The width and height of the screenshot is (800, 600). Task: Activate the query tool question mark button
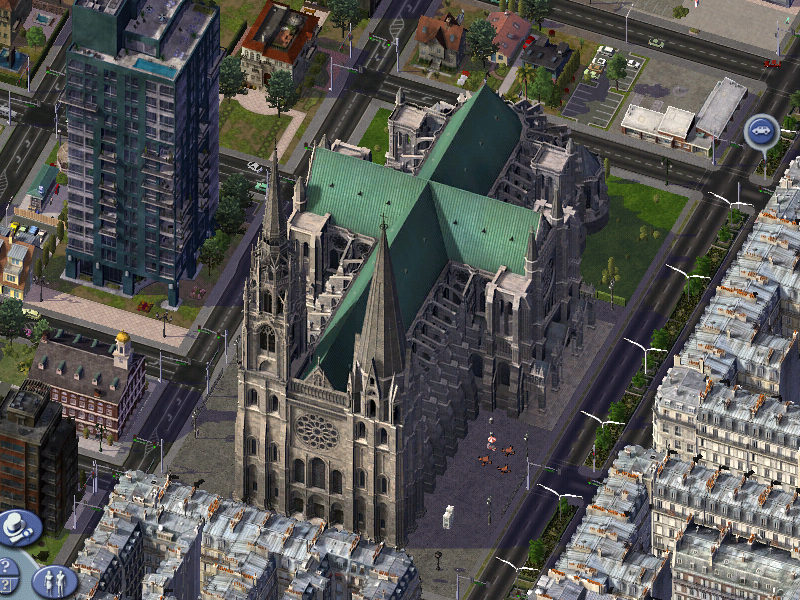pyautogui.click(x=7, y=584)
